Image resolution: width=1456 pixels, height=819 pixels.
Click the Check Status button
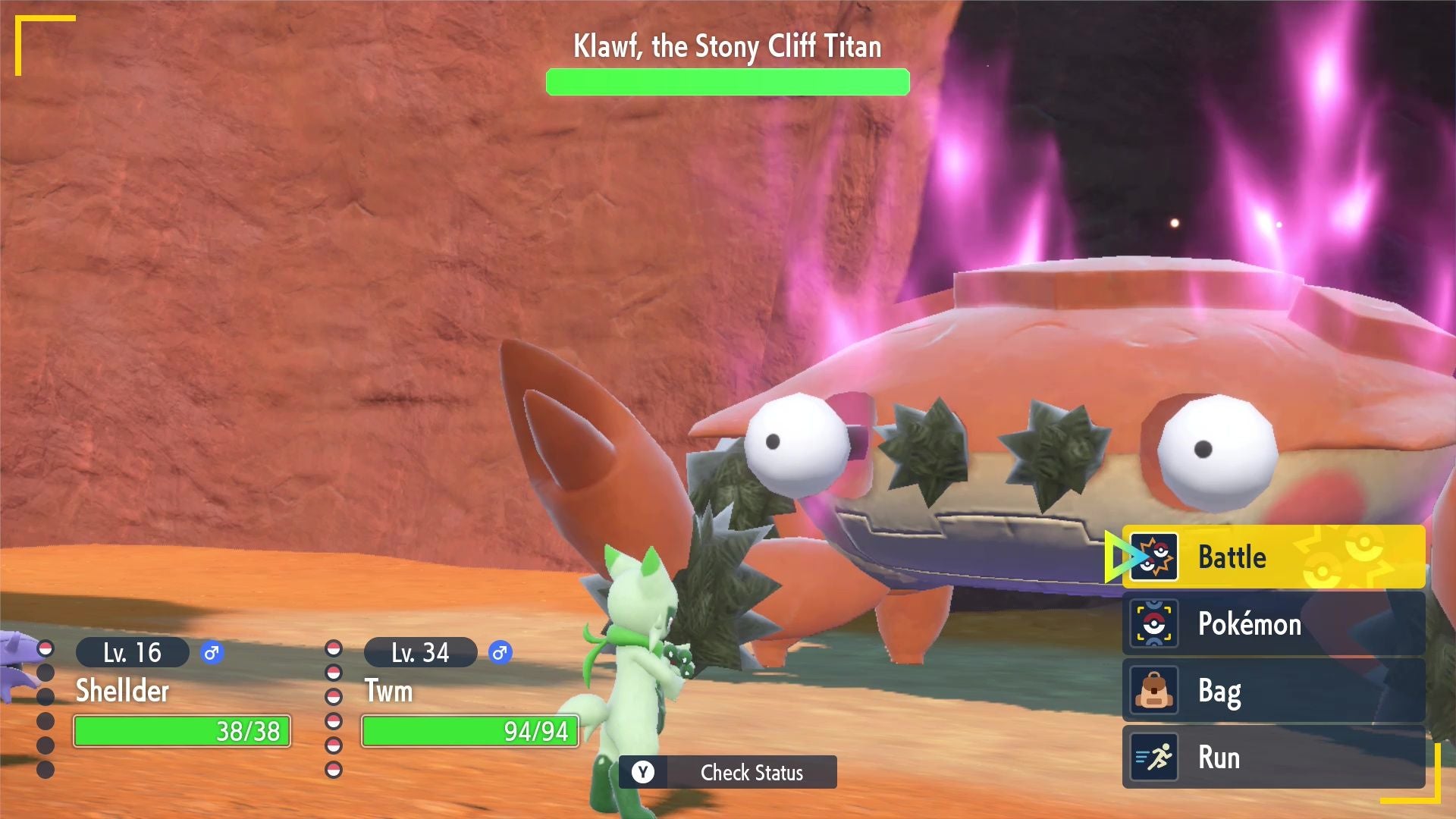728,772
